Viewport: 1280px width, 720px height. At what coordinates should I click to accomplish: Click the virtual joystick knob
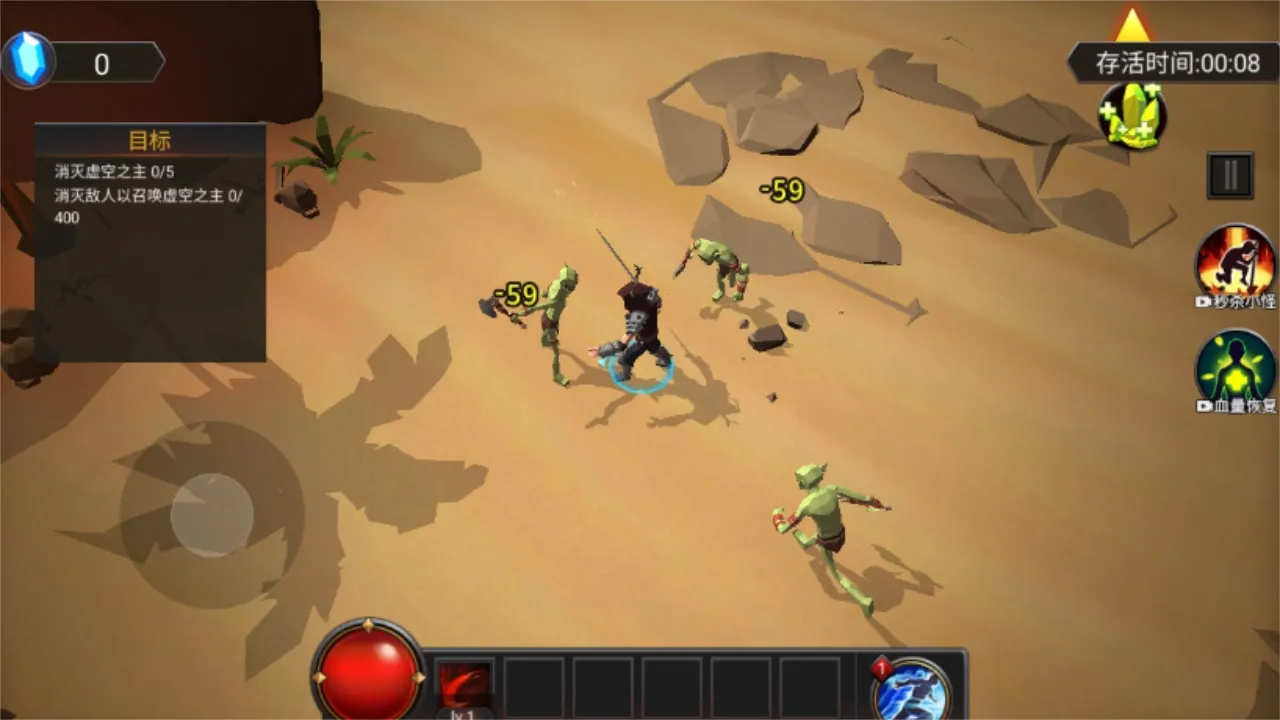[x=212, y=514]
